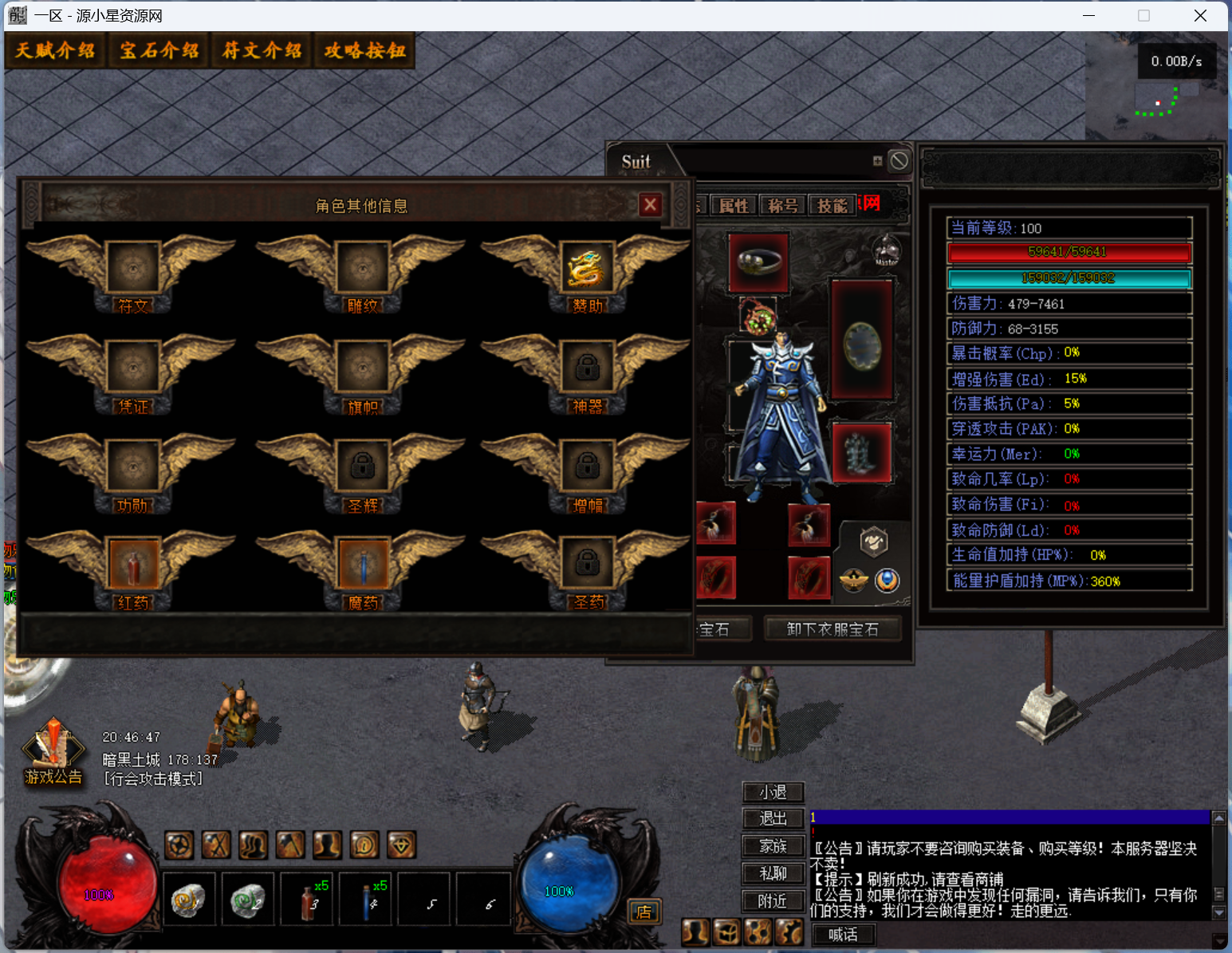Open the 店 shop button
1232x953 pixels.
click(644, 912)
